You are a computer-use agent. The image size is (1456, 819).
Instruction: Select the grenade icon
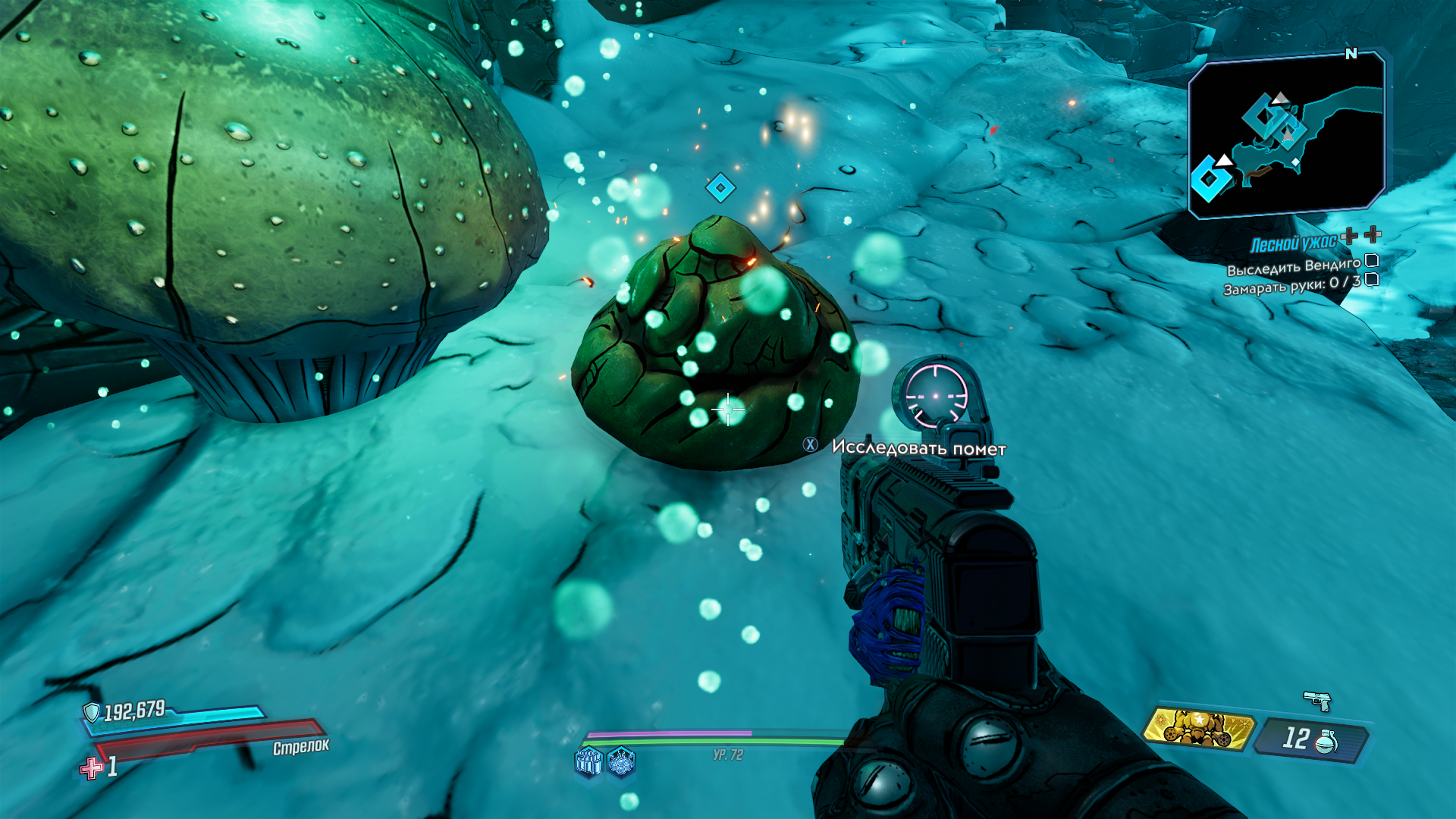1326,741
